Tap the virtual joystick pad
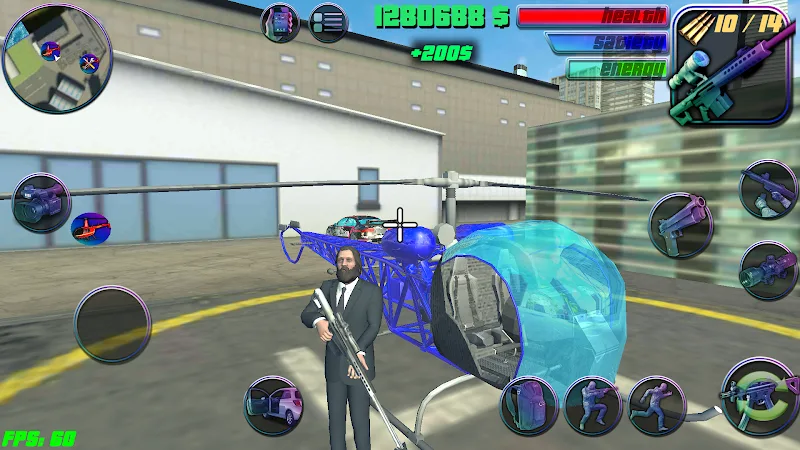Viewport: 800px width, 450px height. coord(112,324)
